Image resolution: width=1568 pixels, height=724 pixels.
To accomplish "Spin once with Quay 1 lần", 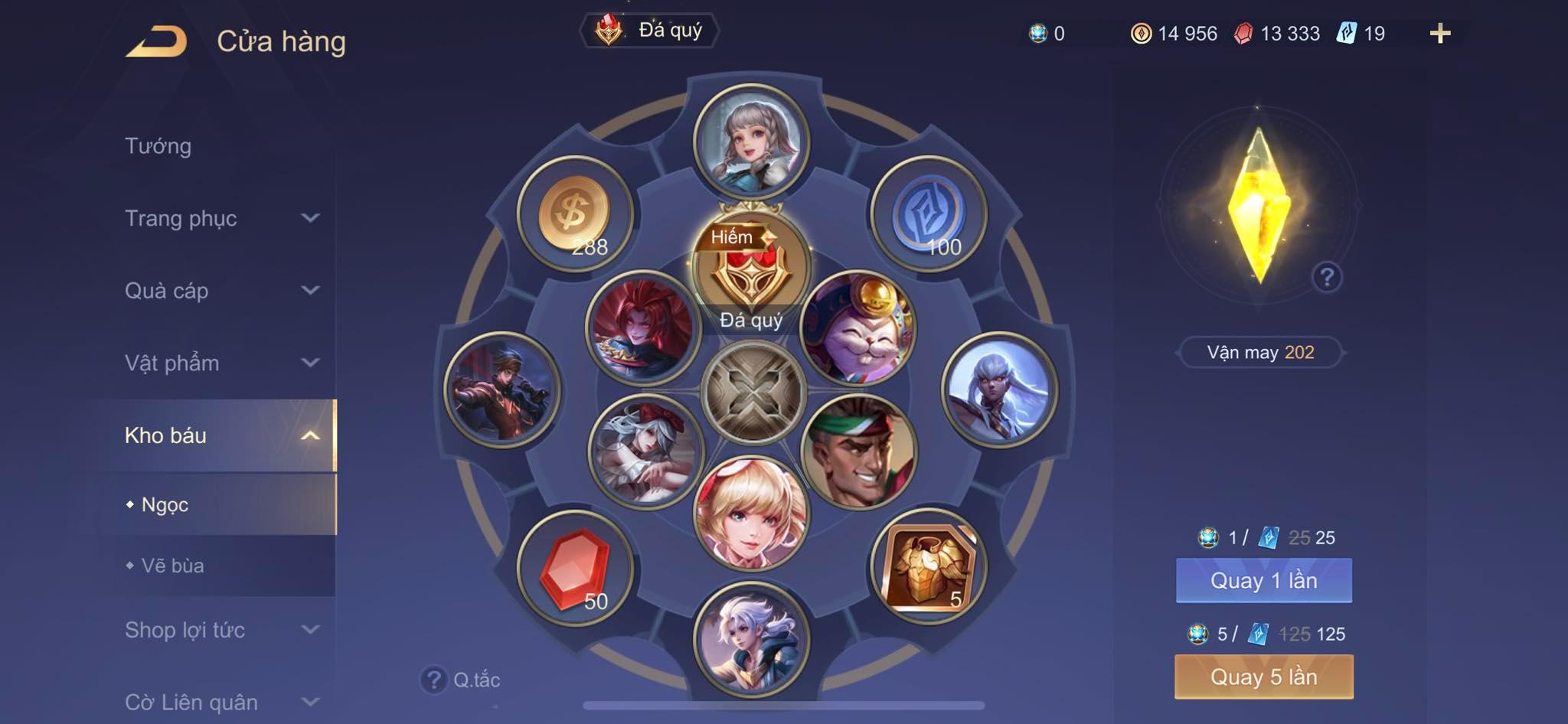I will [1263, 581].
